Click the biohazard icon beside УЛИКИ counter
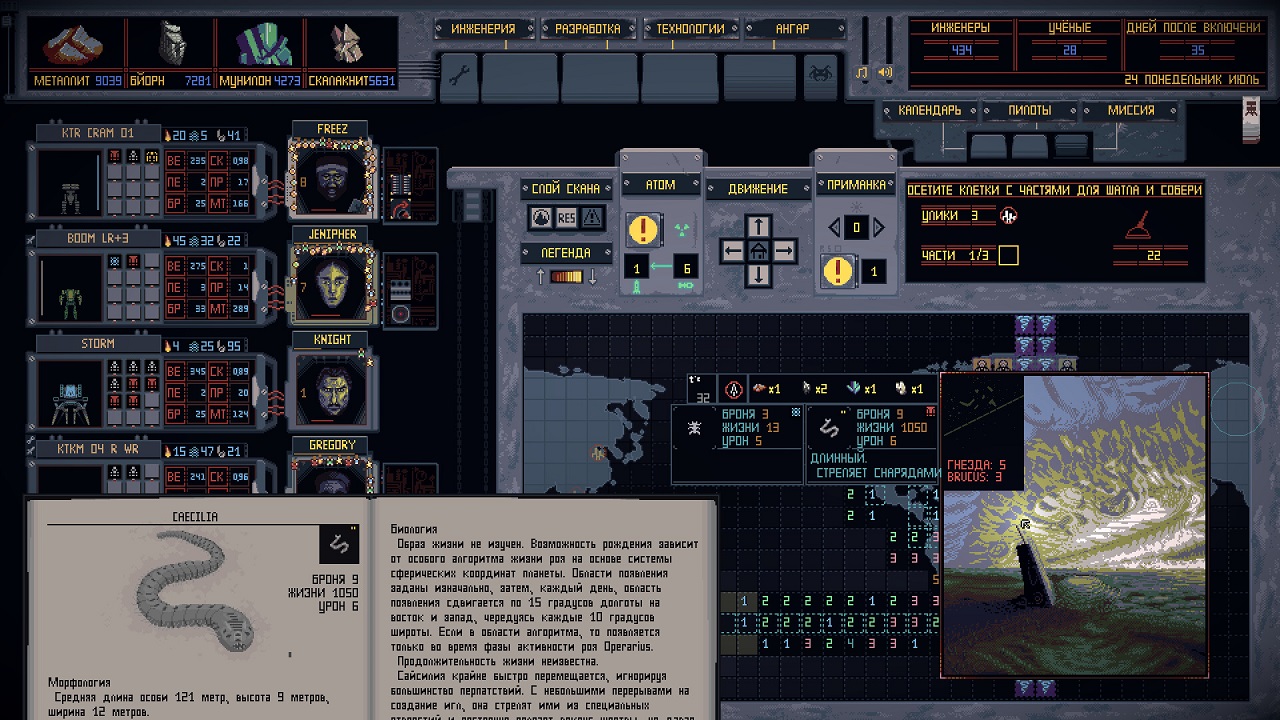This screenshot has width=1280, height=720. (1008, 215)
